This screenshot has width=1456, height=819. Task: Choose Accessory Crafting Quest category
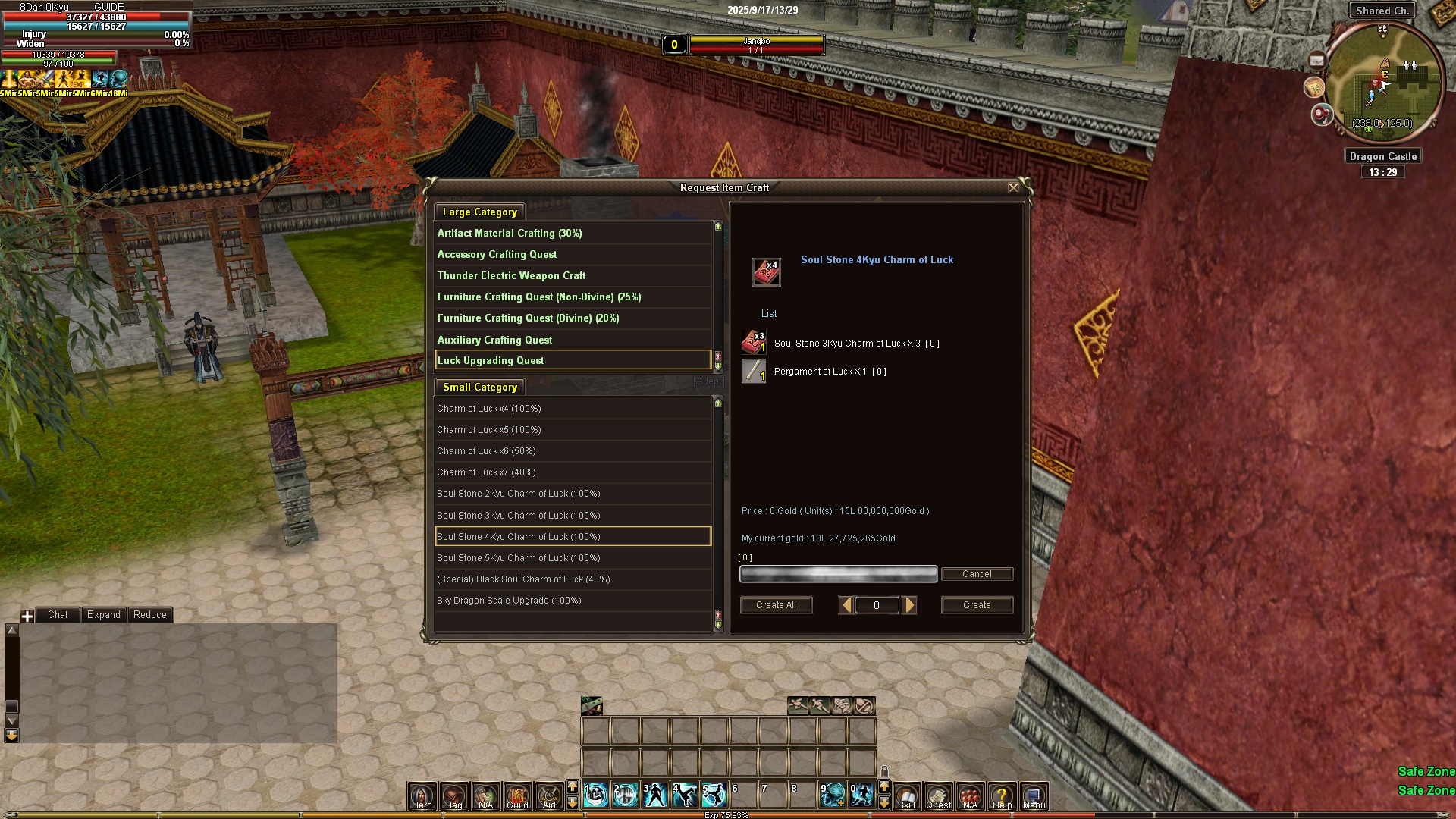click(497, 255)
